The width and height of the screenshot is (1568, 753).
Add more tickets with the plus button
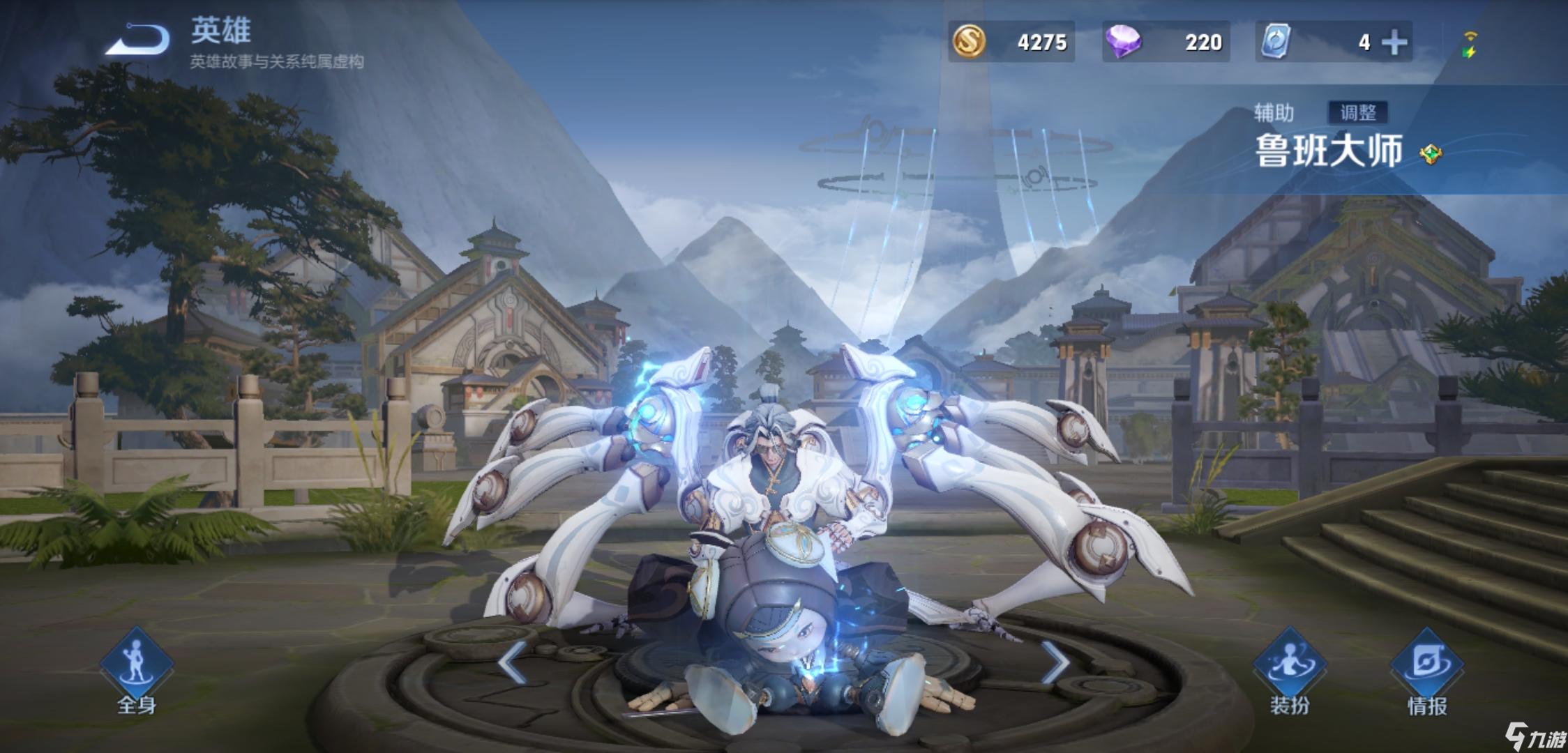1394,43
